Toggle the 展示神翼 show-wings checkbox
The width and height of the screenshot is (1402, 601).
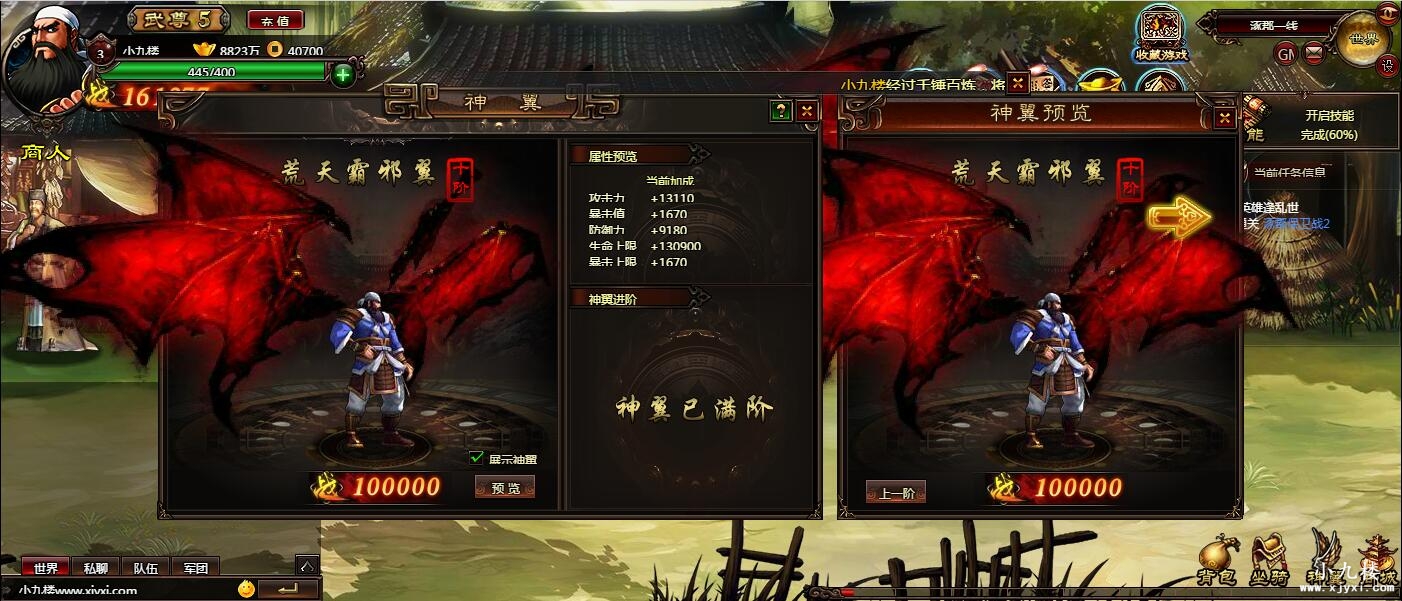[x=477, y=458]
